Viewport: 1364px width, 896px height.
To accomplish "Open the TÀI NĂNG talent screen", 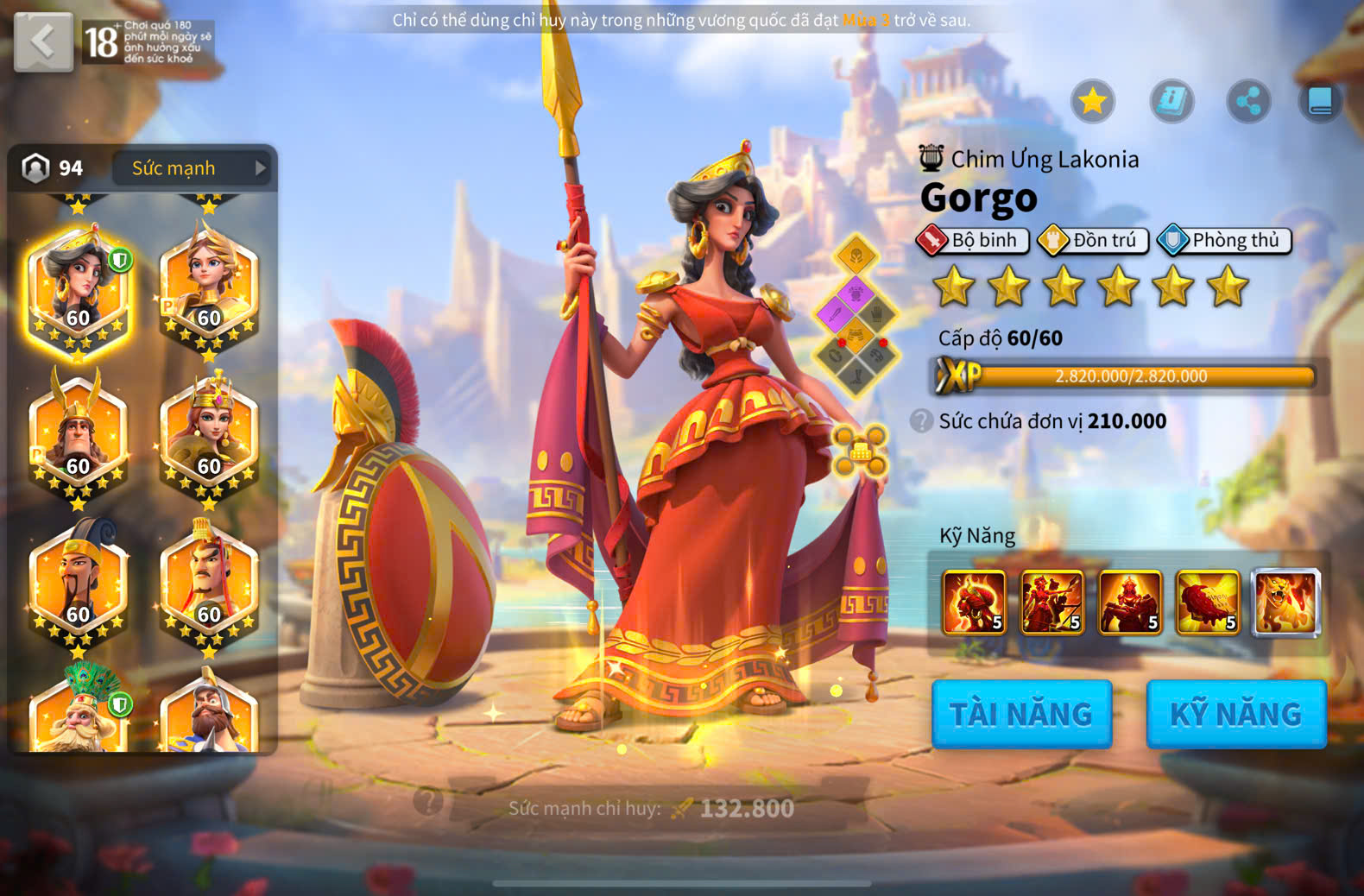I will [x=1021, y=714].
